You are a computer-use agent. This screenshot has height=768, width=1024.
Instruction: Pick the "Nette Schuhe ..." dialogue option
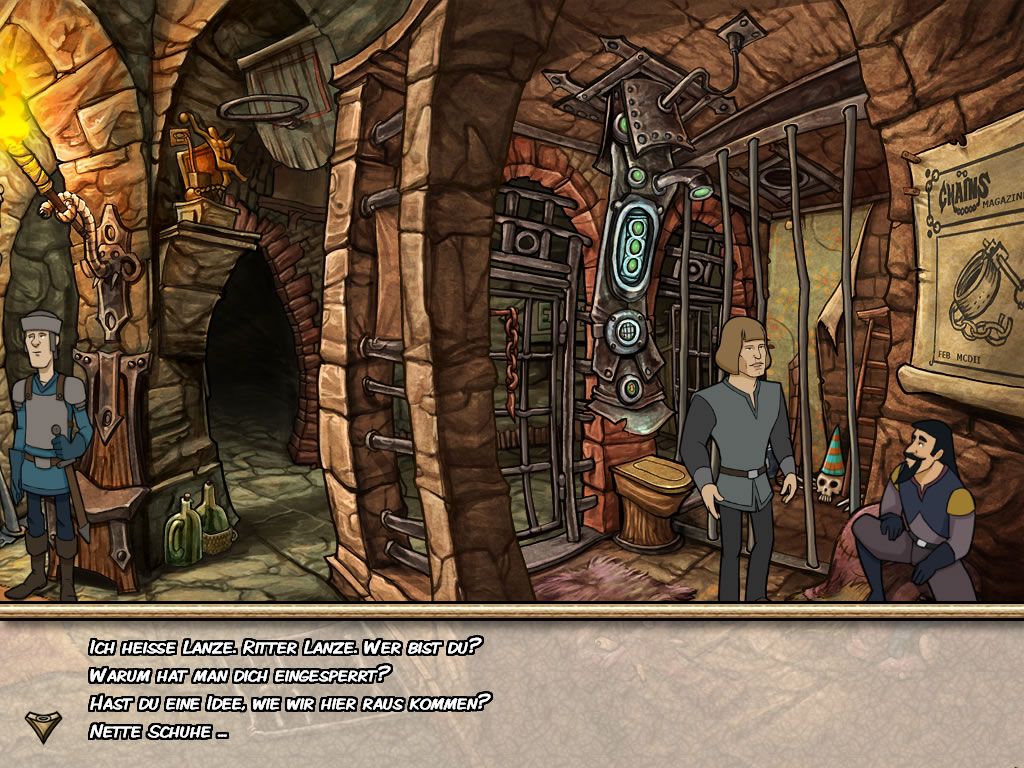tap(158, 731)
